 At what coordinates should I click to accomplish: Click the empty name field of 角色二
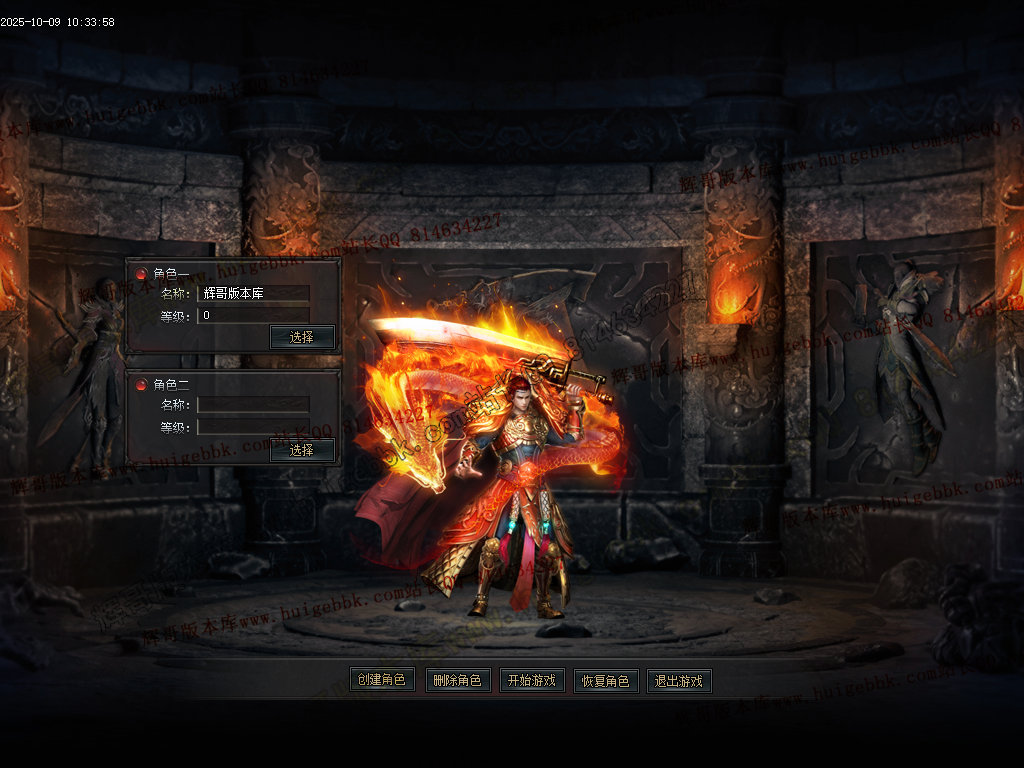253,404
